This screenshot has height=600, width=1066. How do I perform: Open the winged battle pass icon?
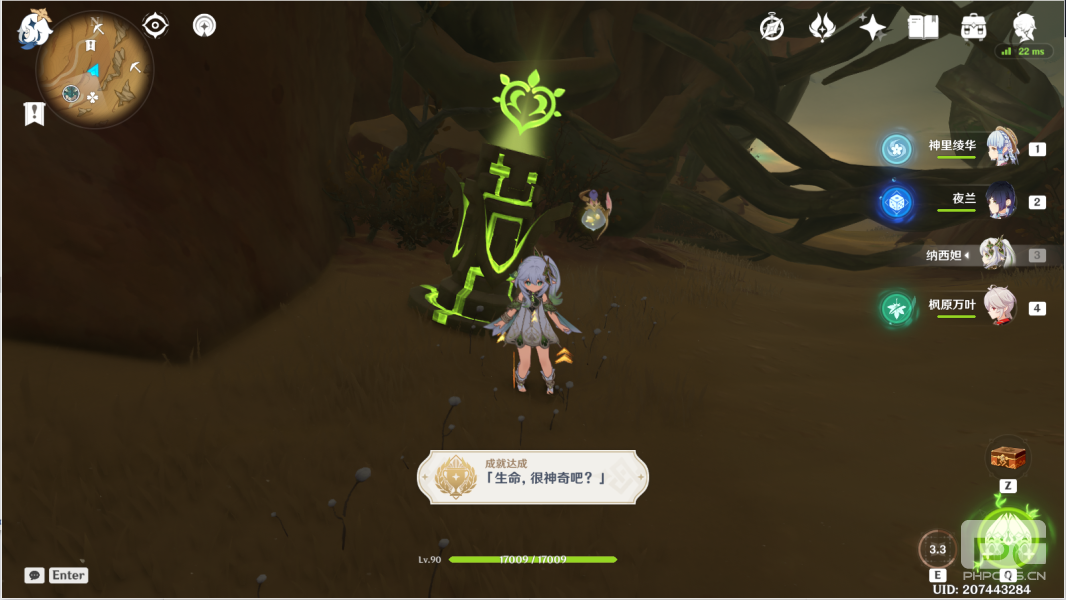click(x=822, y=27)
